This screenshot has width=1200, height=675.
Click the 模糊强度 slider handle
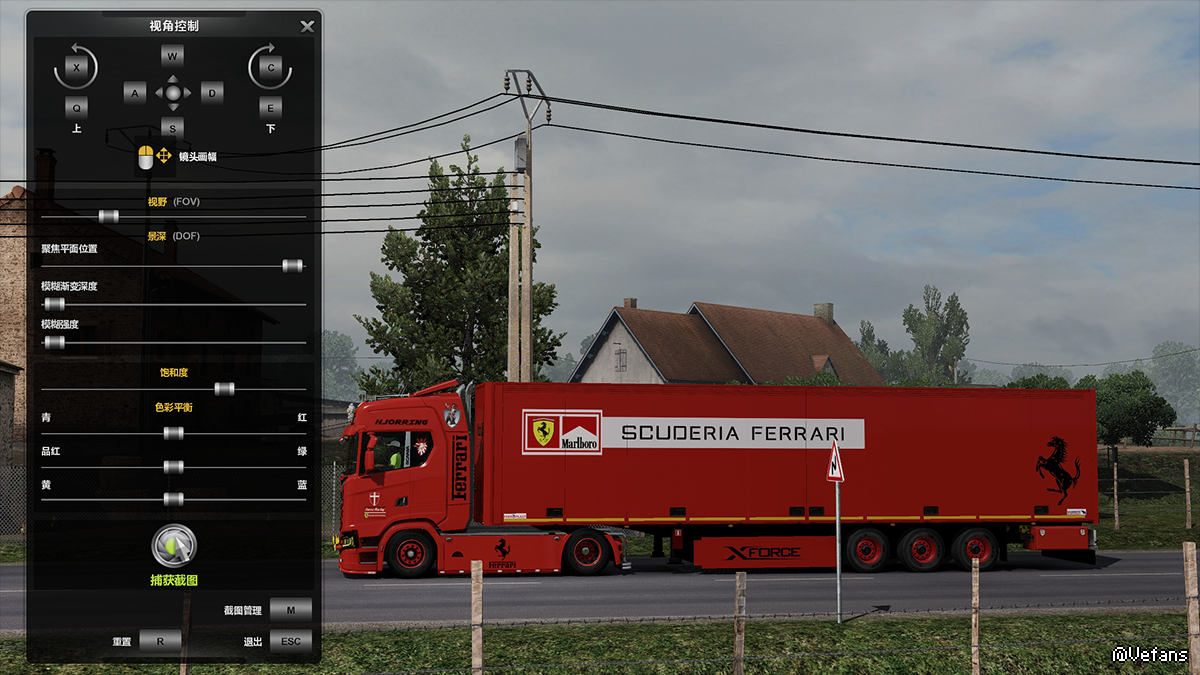[x=55, y=342]
